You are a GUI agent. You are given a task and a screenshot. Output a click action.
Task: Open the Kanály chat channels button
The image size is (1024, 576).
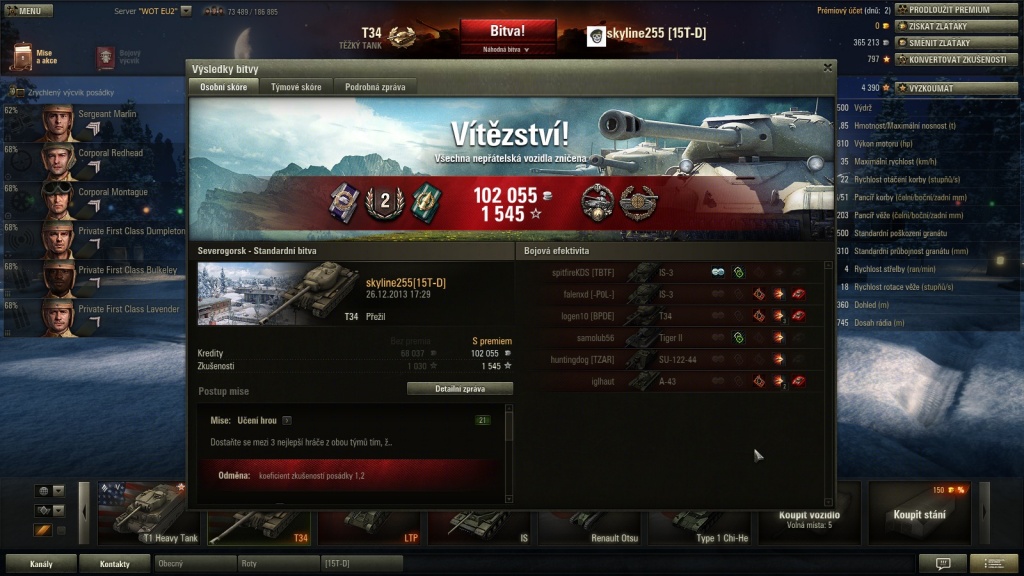41,564
